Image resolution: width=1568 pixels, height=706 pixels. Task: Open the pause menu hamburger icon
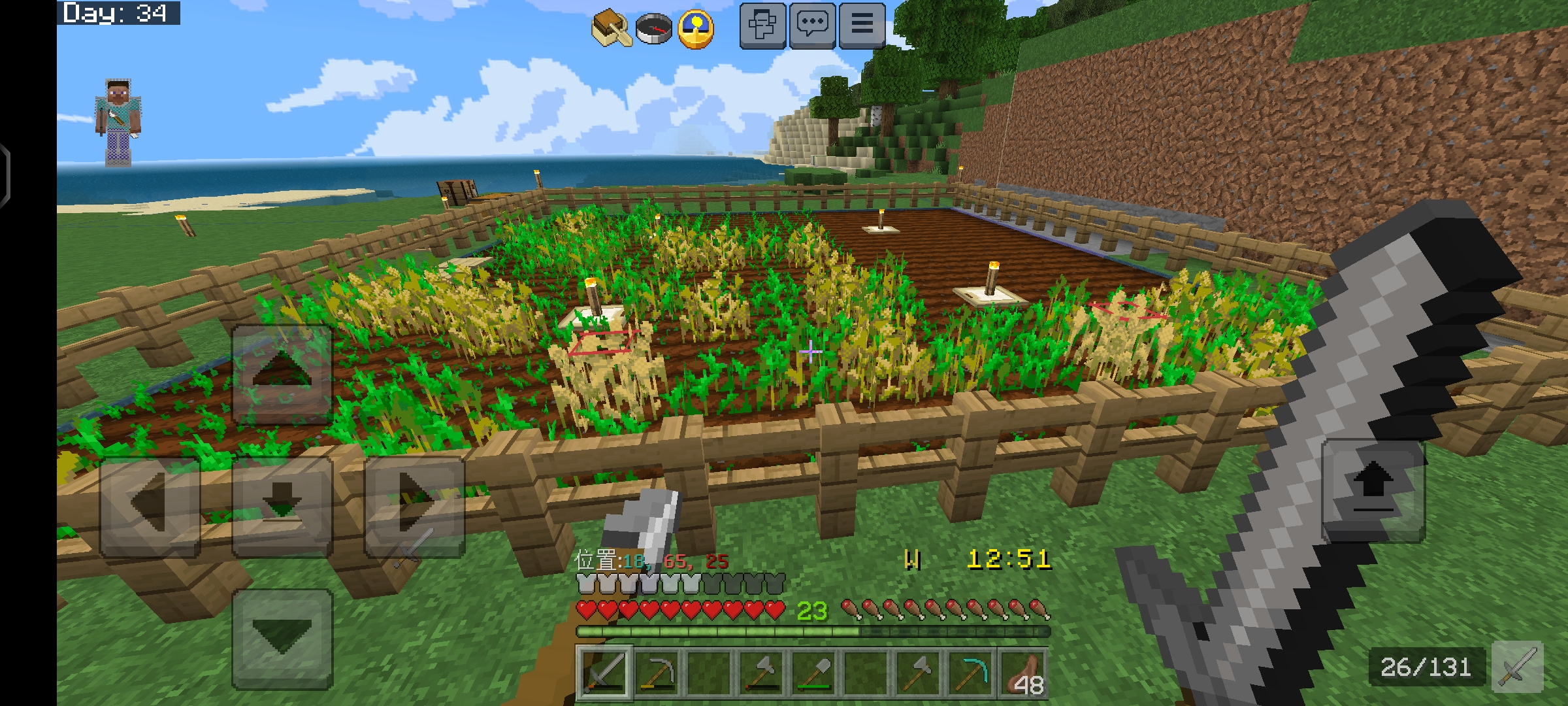[x=862, y=26]
